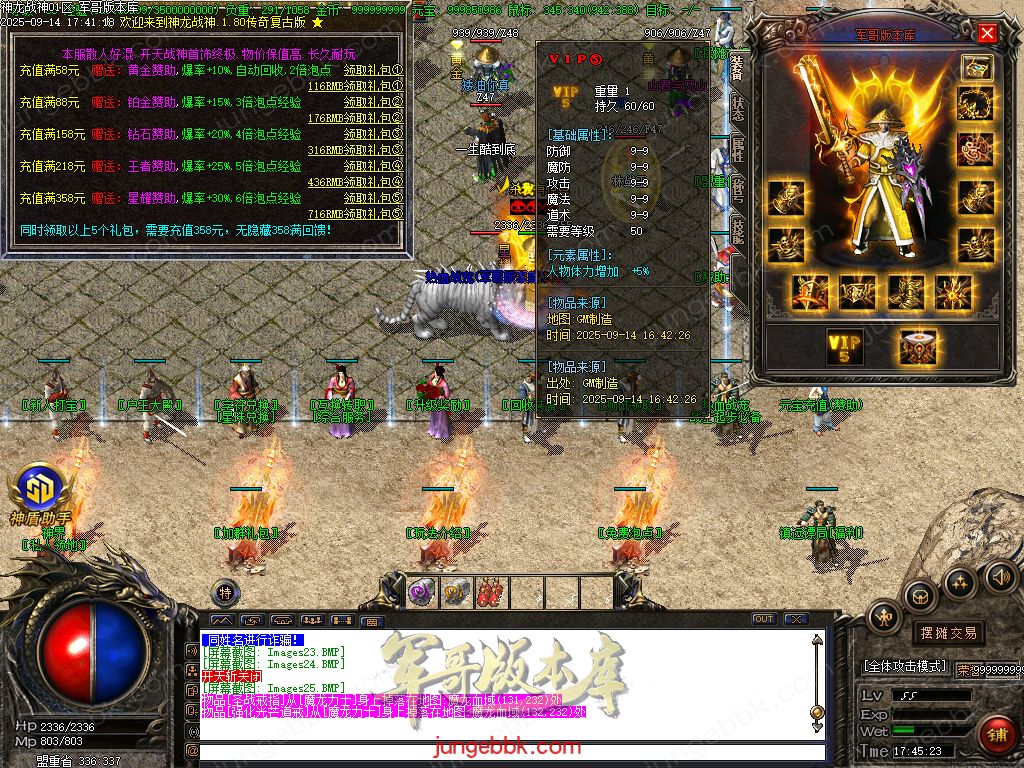Viewport: 1024px width, 768px height.
Task: Toggle the sound speaker button
Action: (x=1000, y=575)
